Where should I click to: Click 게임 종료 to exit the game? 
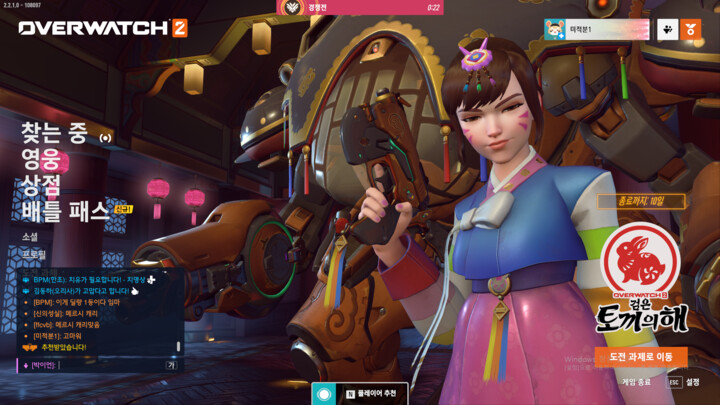point(636,382)
